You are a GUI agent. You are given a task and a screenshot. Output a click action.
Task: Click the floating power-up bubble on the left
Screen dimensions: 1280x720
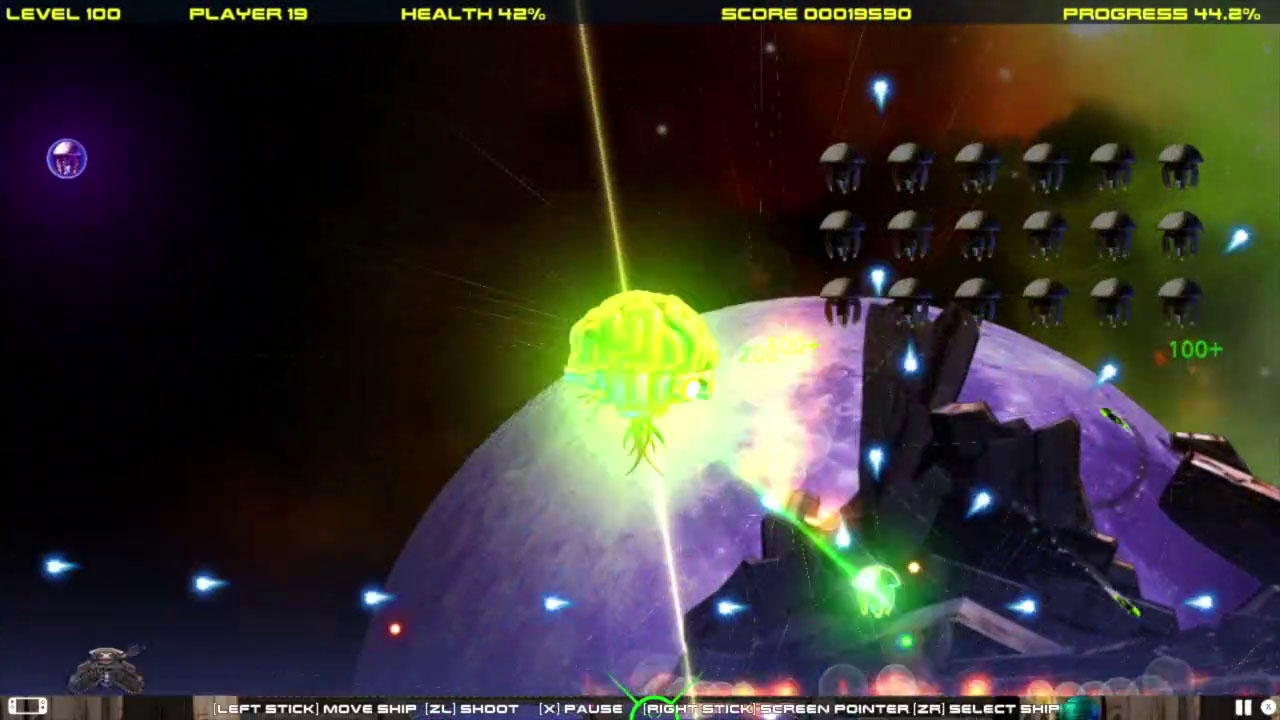pyautogui.click(x=66, y=159)
